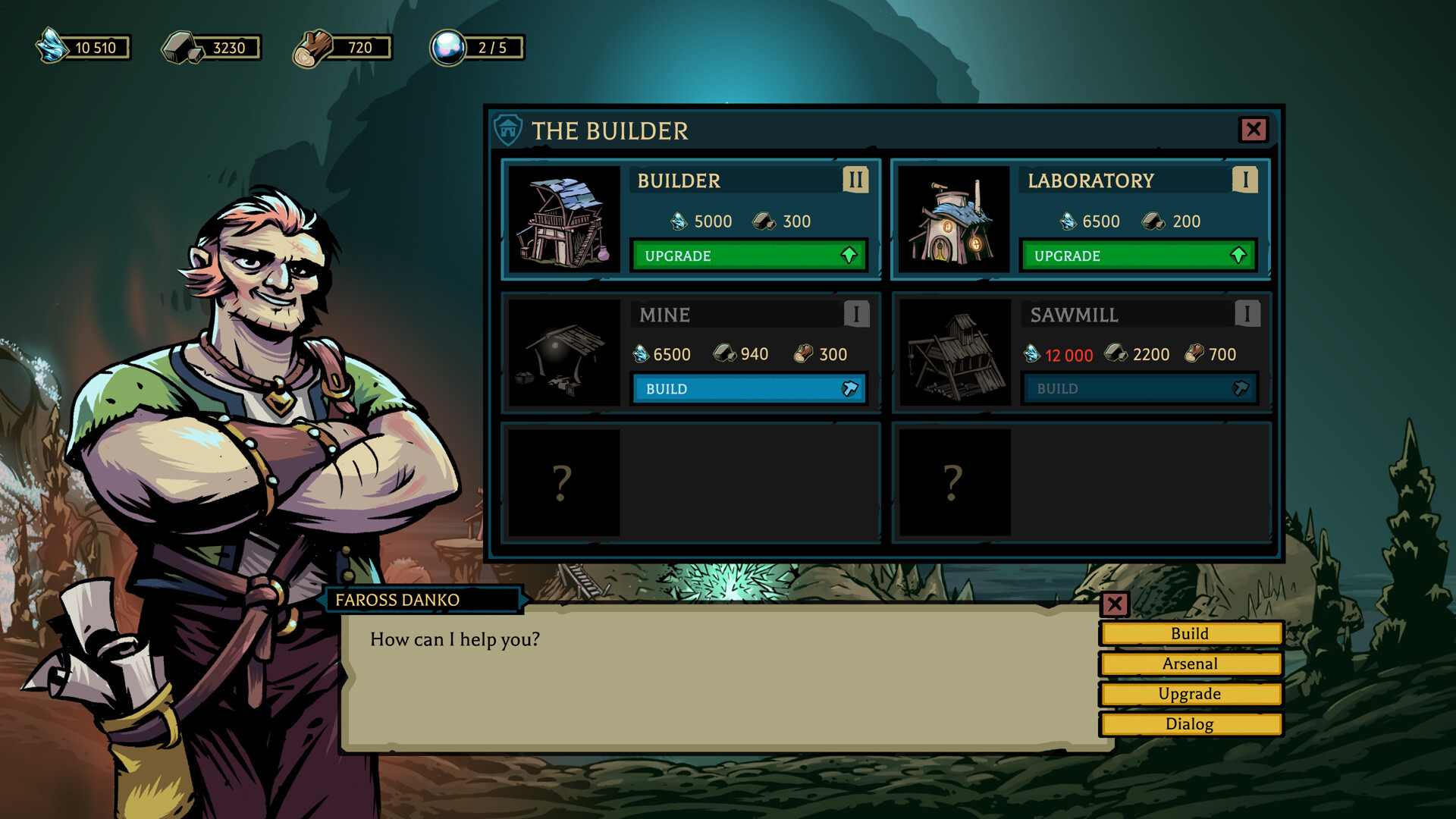The height and width of the screenshot is (819, 1456).
Task: Select the Laboratory building thumbnail
Action: coord(953,220)
